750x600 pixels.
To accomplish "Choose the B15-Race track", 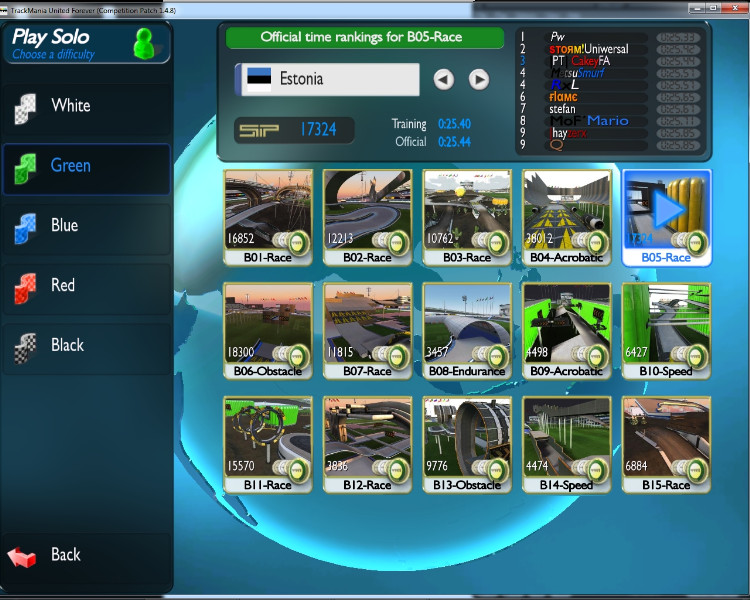I will (x=667, y=444).
